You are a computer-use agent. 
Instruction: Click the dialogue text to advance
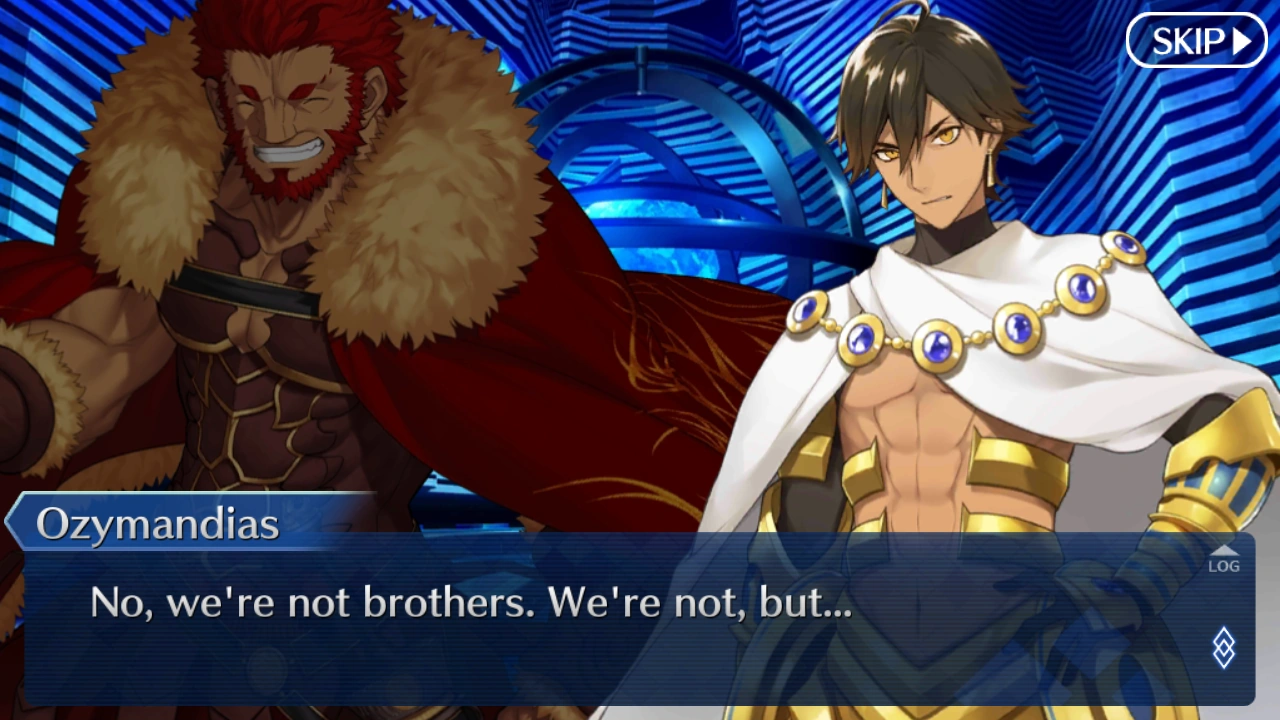pyautogui.click(x=470, y=602)
